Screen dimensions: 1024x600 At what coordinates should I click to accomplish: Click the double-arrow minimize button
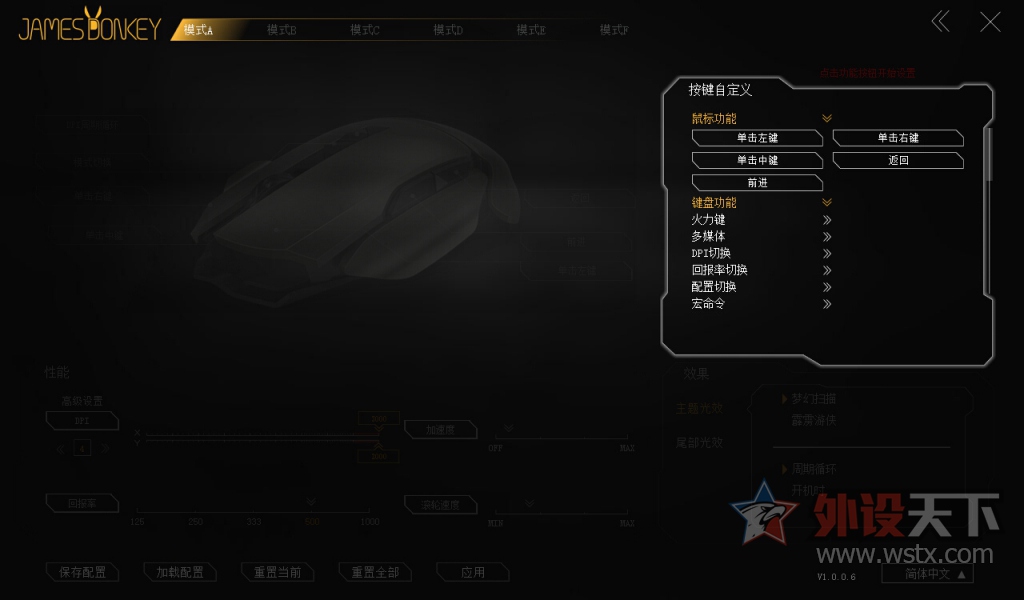tap(941, 22)
